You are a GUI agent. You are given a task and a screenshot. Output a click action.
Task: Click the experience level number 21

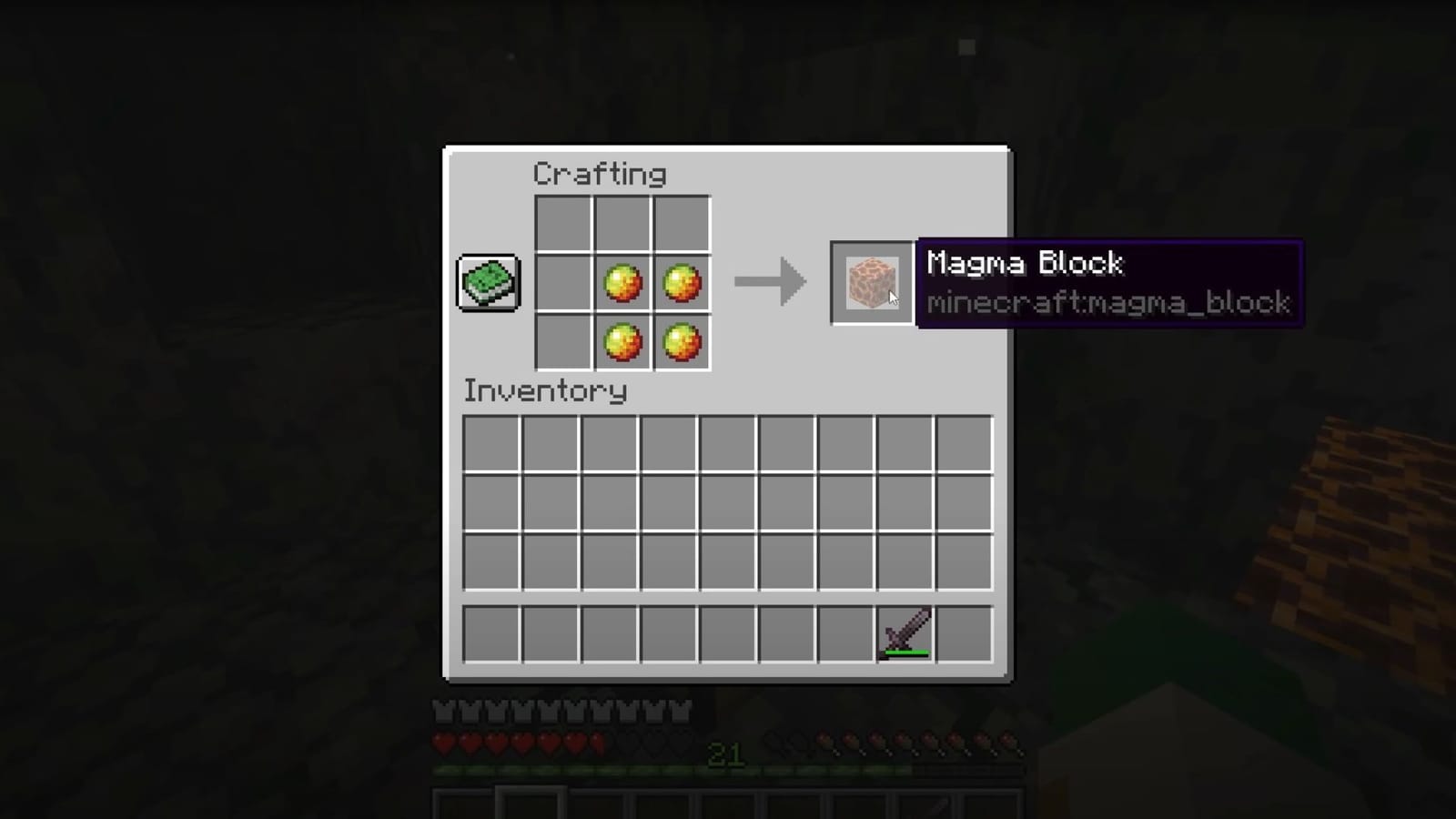coord(728,755)
